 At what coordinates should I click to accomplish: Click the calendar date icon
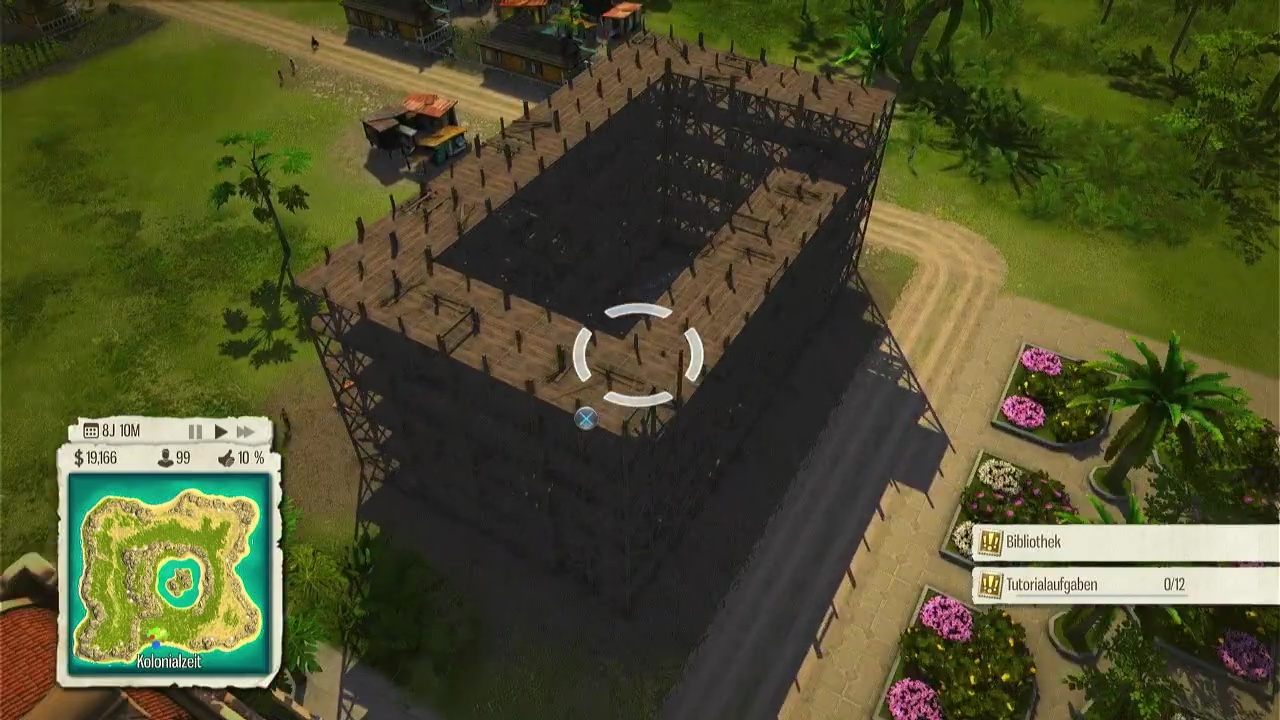coord(91,432)
